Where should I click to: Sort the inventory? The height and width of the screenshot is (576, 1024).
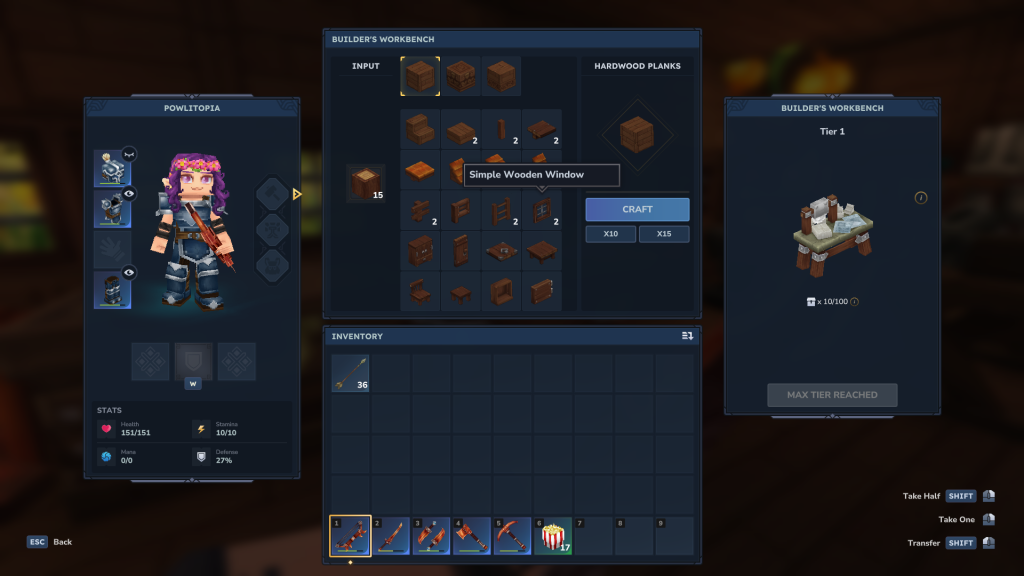[x=687, y=336]
